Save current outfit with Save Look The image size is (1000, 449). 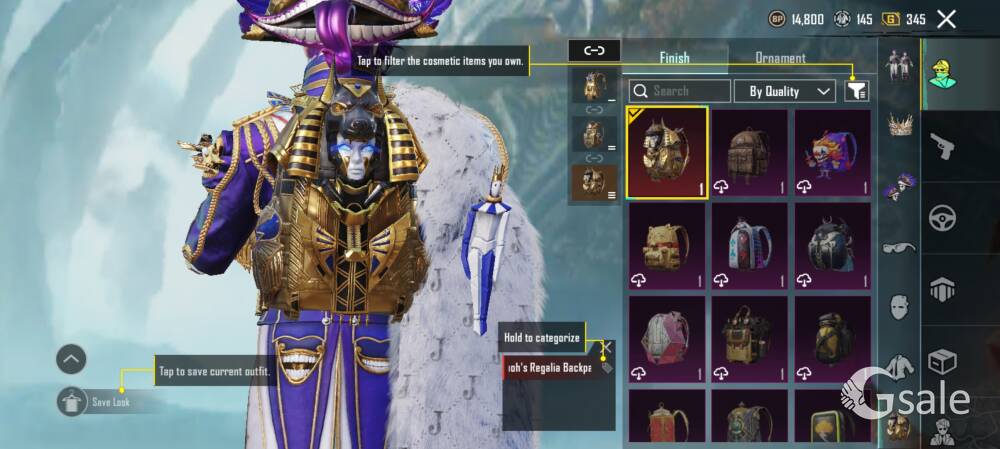[x=100, y=402]
